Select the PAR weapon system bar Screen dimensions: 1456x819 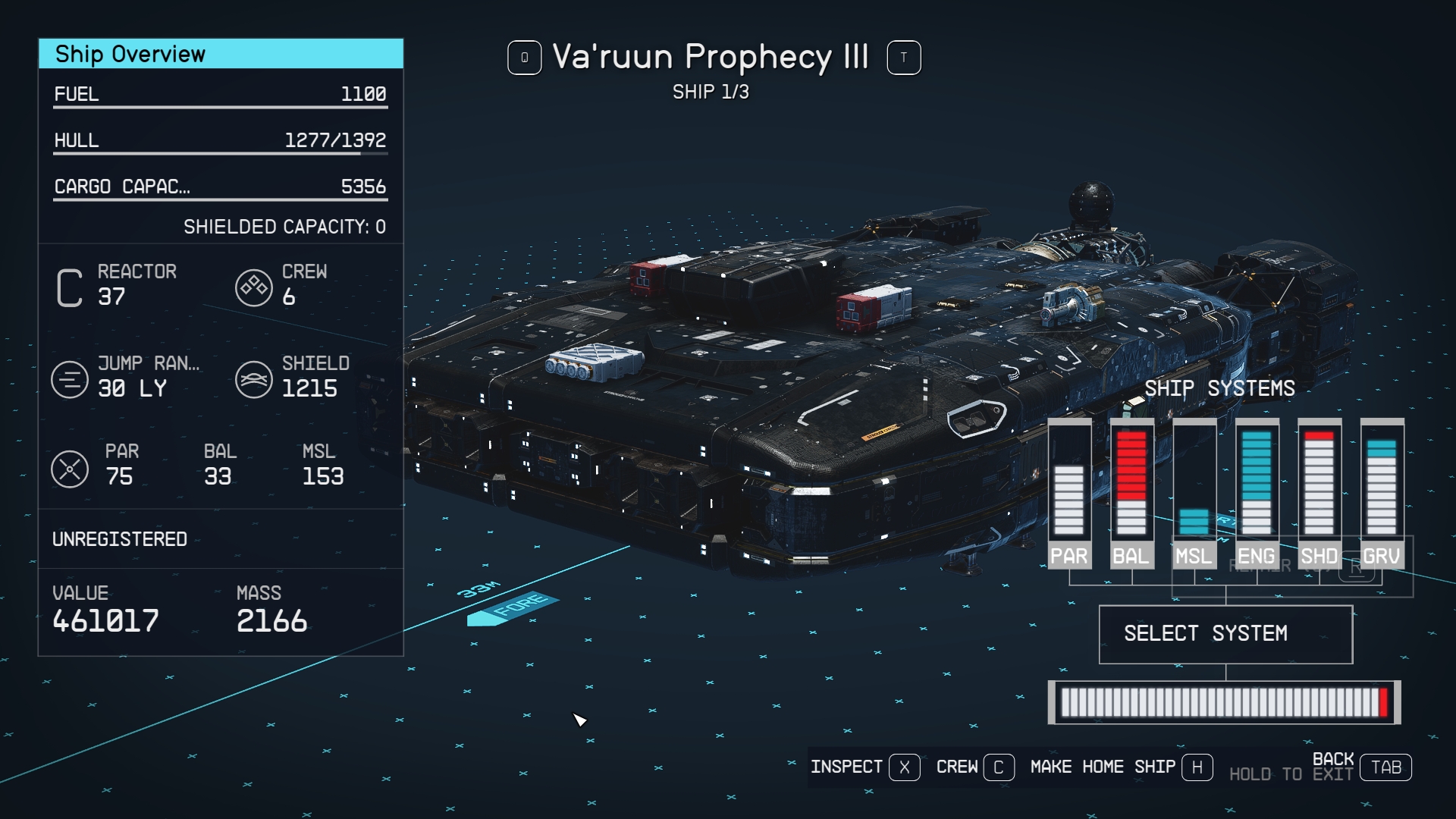coord(1069,493)
